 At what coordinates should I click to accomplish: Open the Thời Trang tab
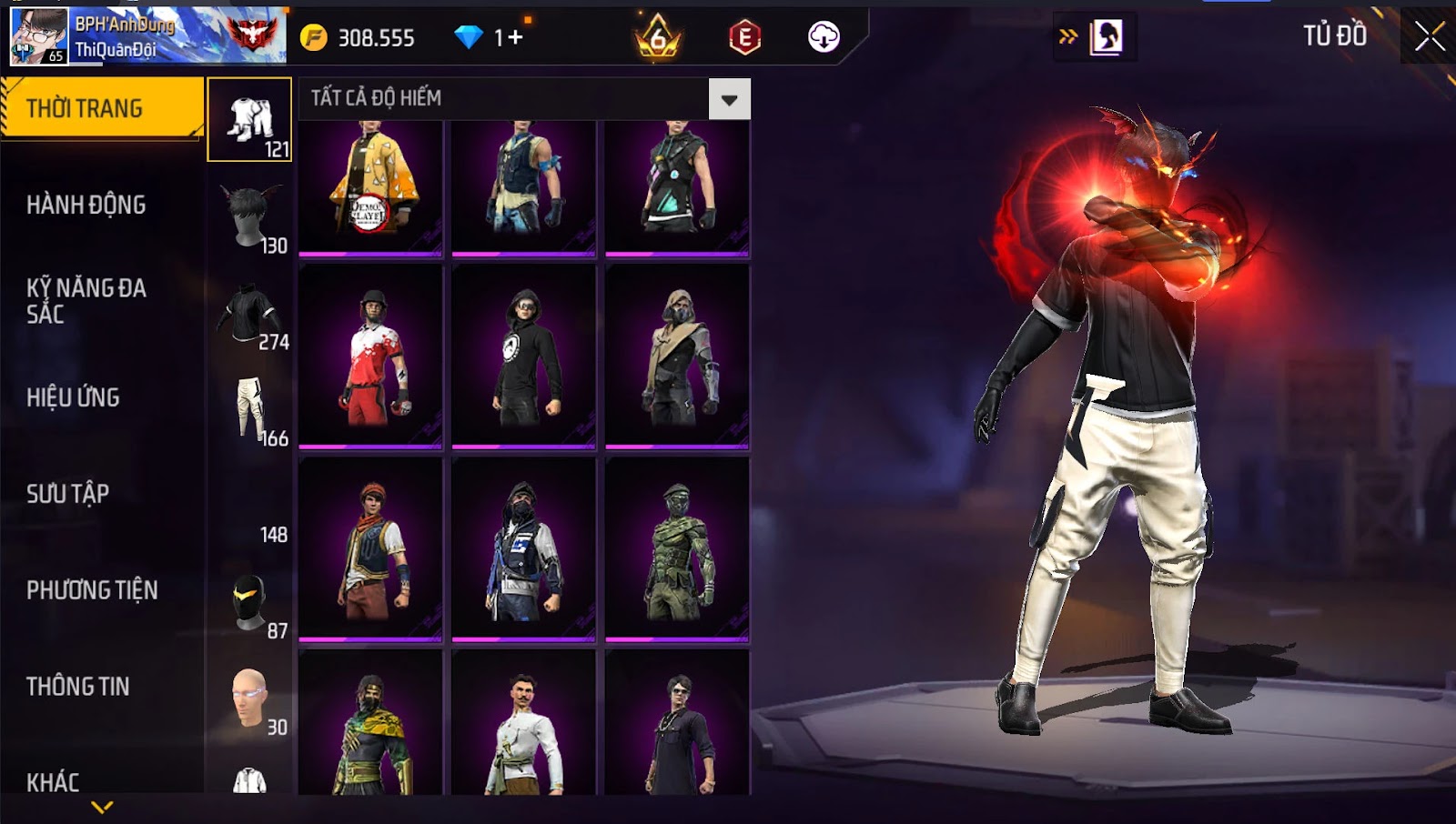click(100, 108)
